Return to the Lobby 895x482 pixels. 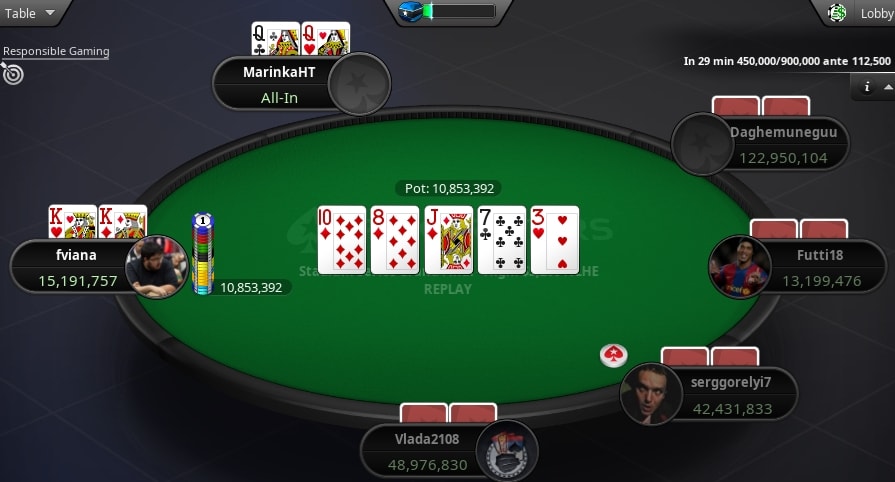coord(862,13)
